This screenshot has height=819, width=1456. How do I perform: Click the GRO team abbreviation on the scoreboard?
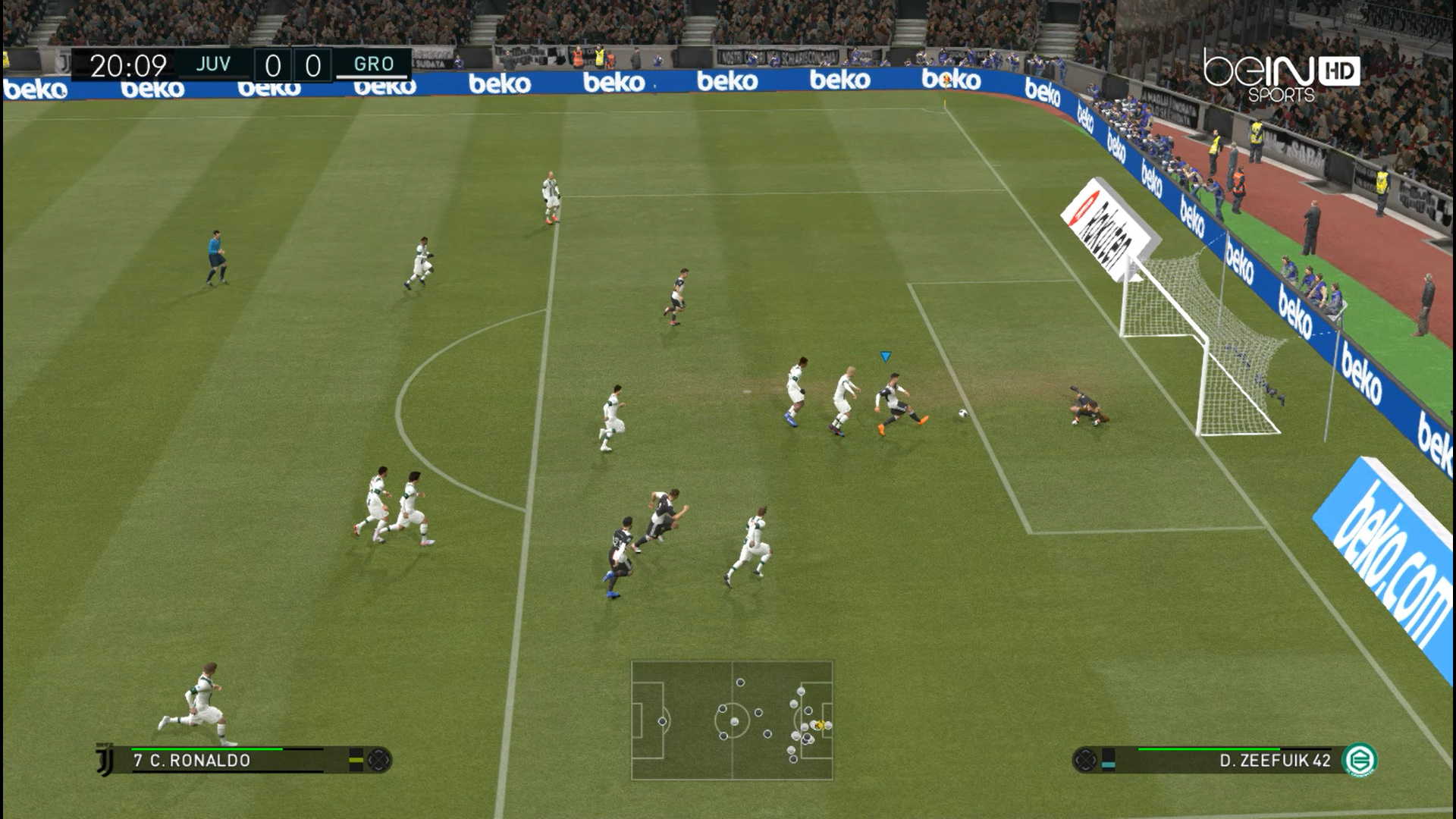pyautogui.click(x=375, y=64)
